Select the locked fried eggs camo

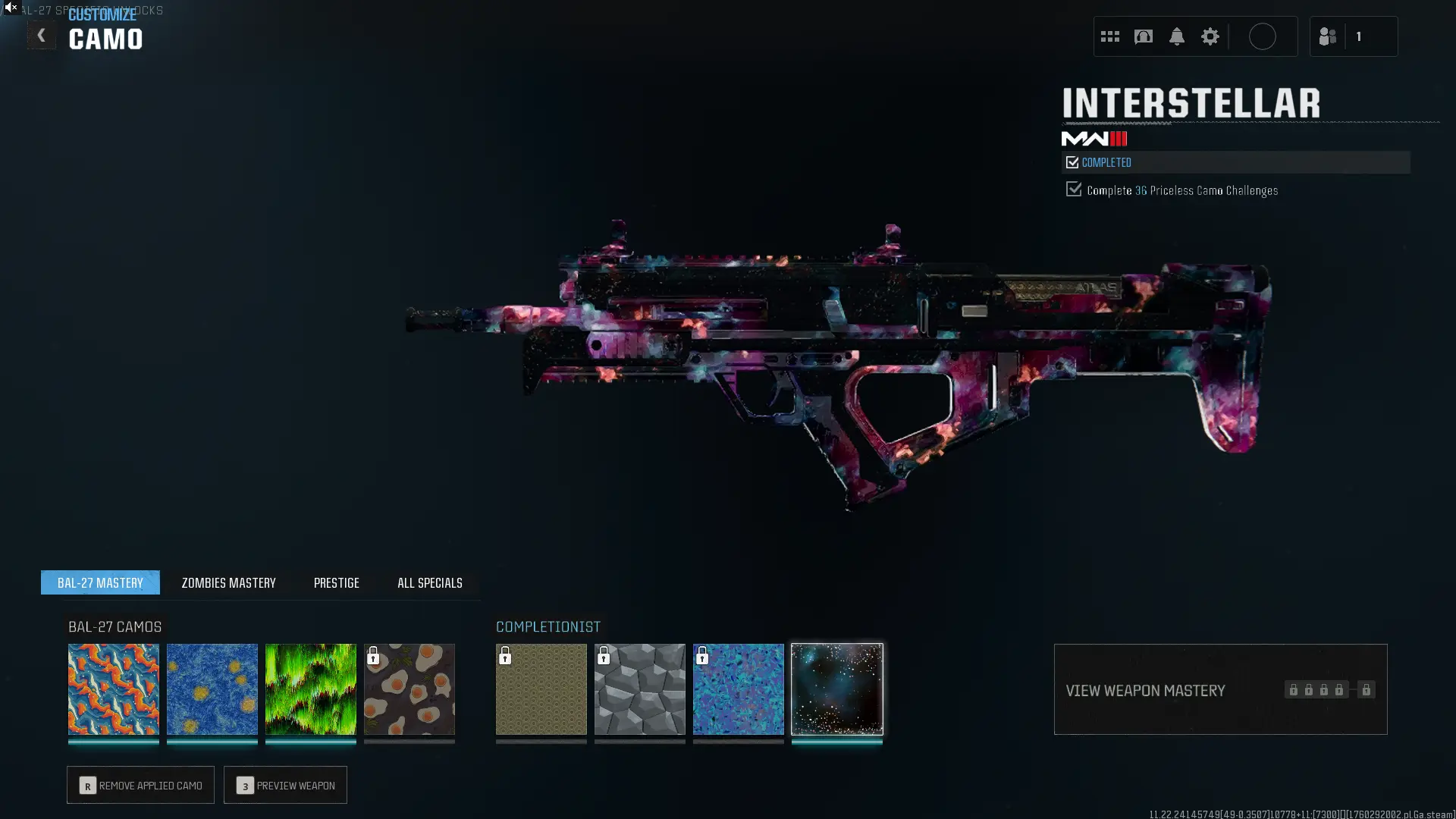[409, 689]
